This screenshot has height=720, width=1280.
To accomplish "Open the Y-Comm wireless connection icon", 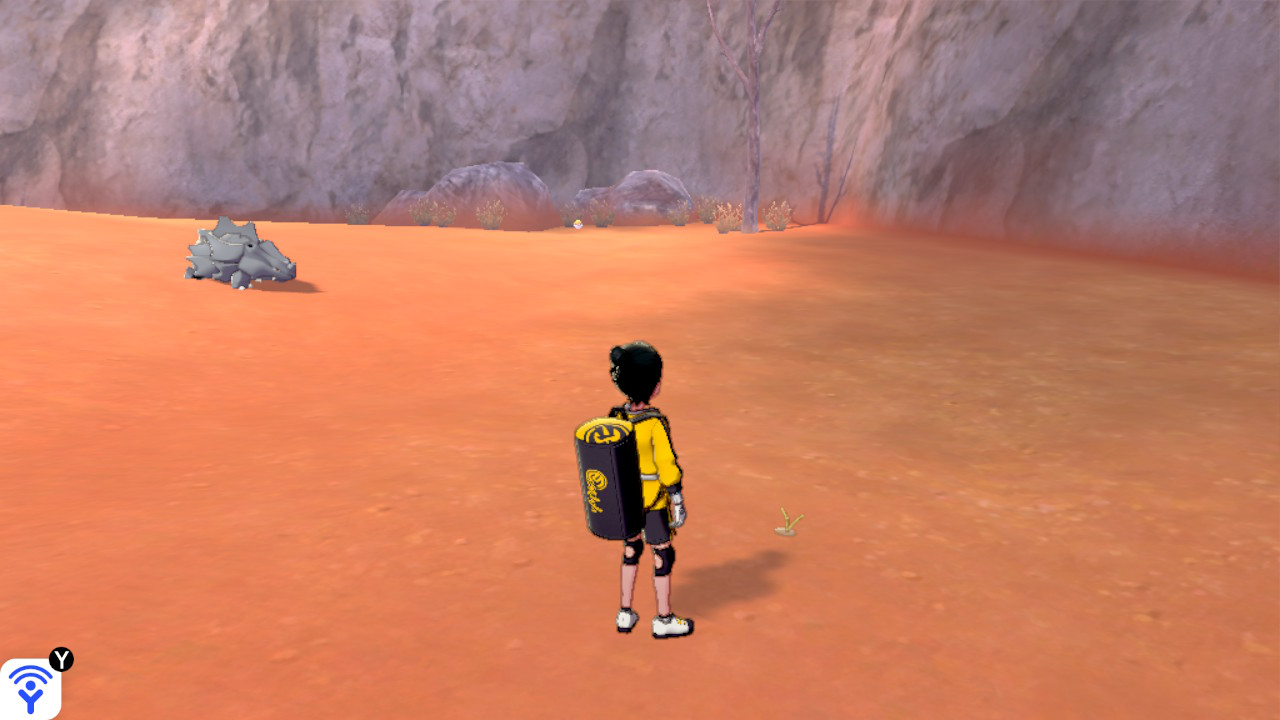I will pos(30,688).
